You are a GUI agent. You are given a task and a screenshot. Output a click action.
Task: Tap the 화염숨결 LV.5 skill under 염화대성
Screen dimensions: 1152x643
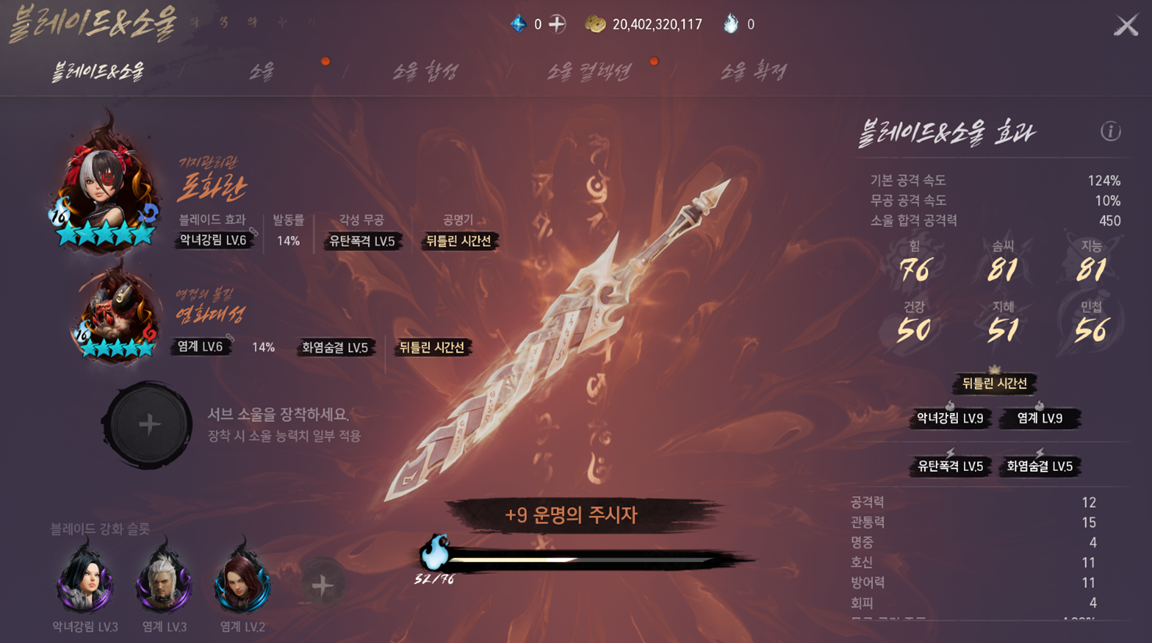(x=335, y=348)
